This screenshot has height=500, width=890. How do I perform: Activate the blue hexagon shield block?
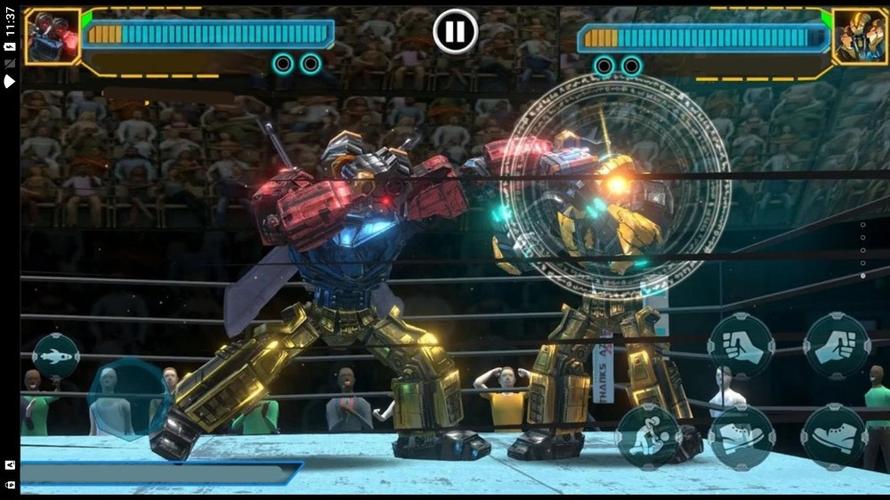[x=127, y=400]
